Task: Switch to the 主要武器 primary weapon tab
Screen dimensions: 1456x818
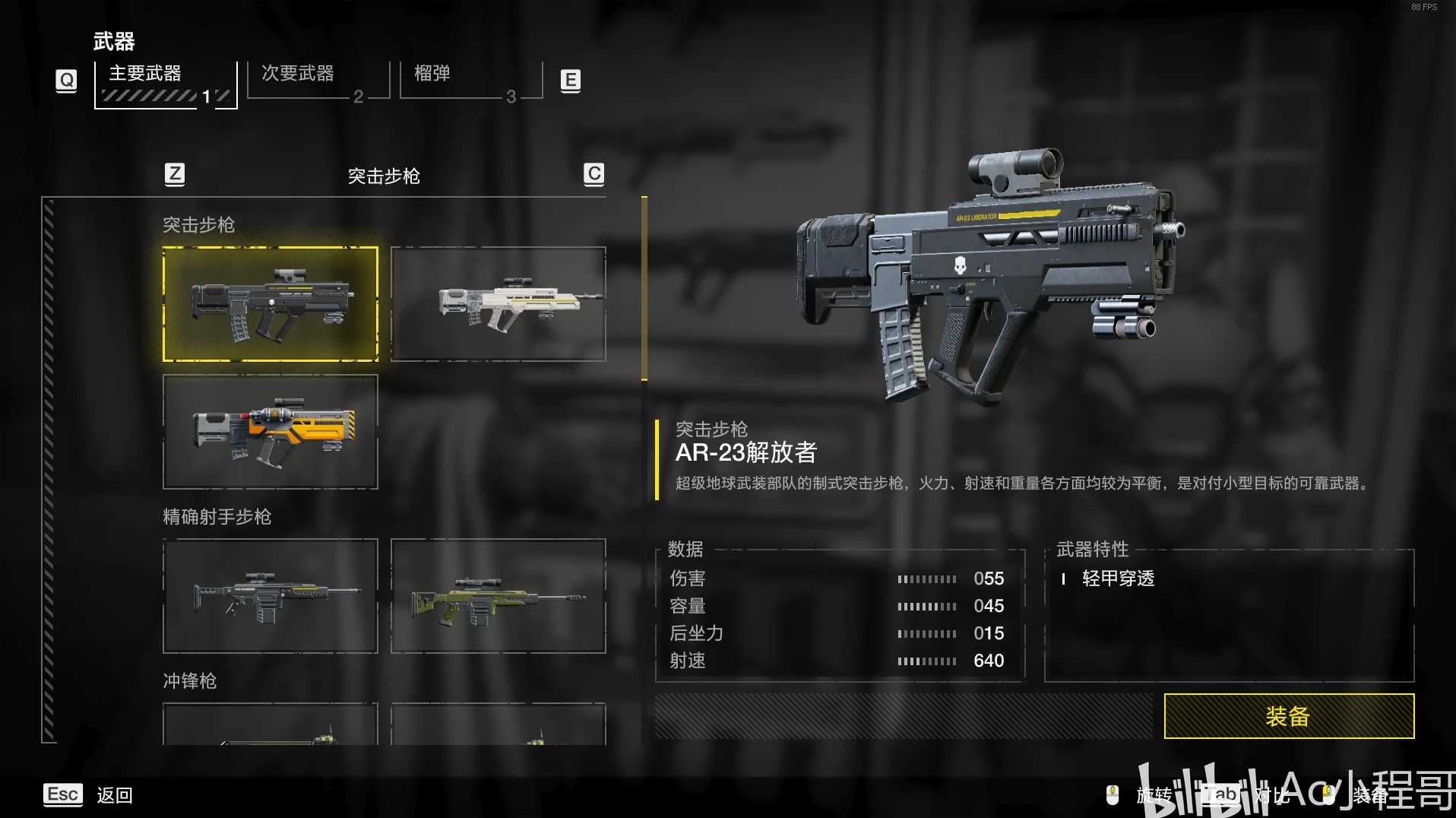Action: [x=166, y=83]
